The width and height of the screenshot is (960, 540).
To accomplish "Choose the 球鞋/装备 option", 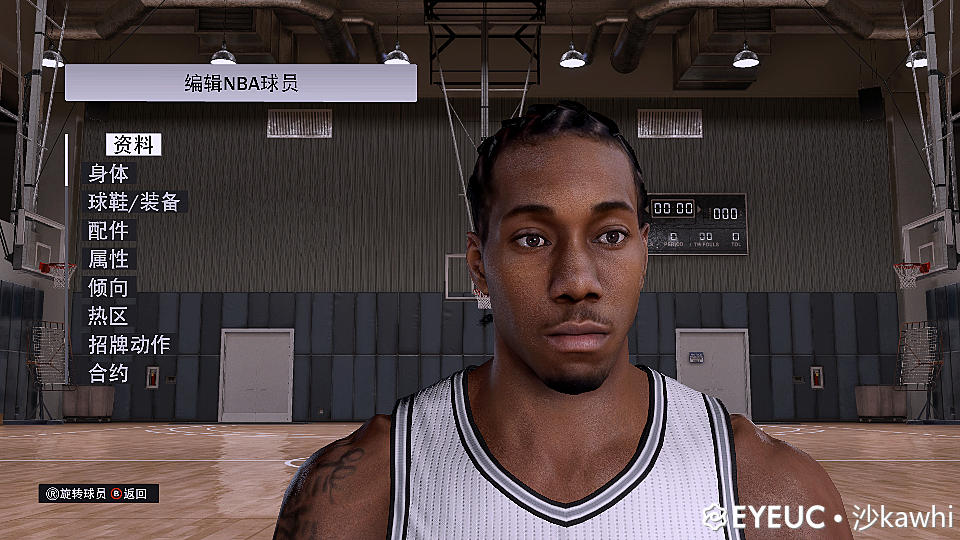I will (x=133, y=202).
